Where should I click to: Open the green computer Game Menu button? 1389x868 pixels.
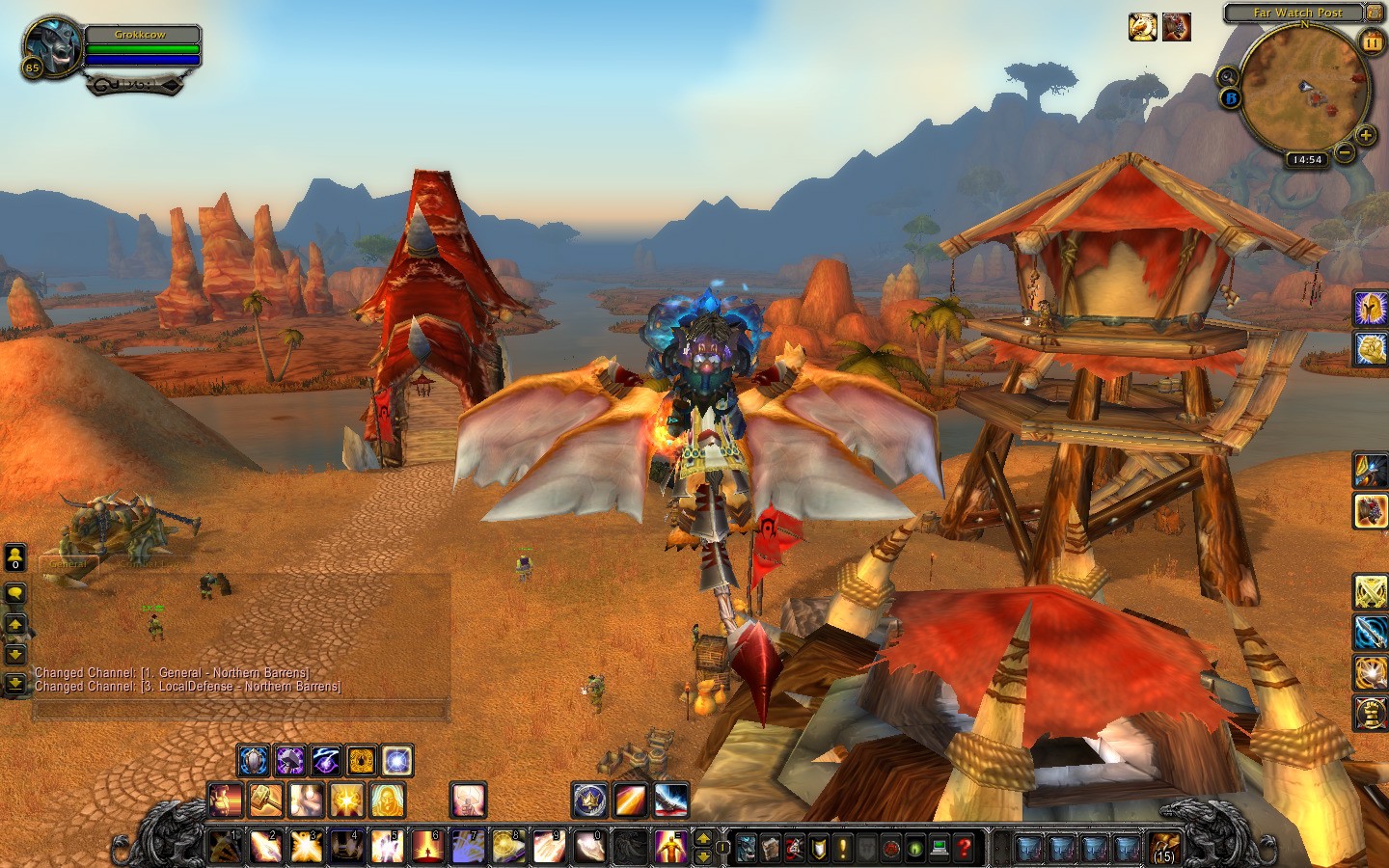(x=939, y=849)
